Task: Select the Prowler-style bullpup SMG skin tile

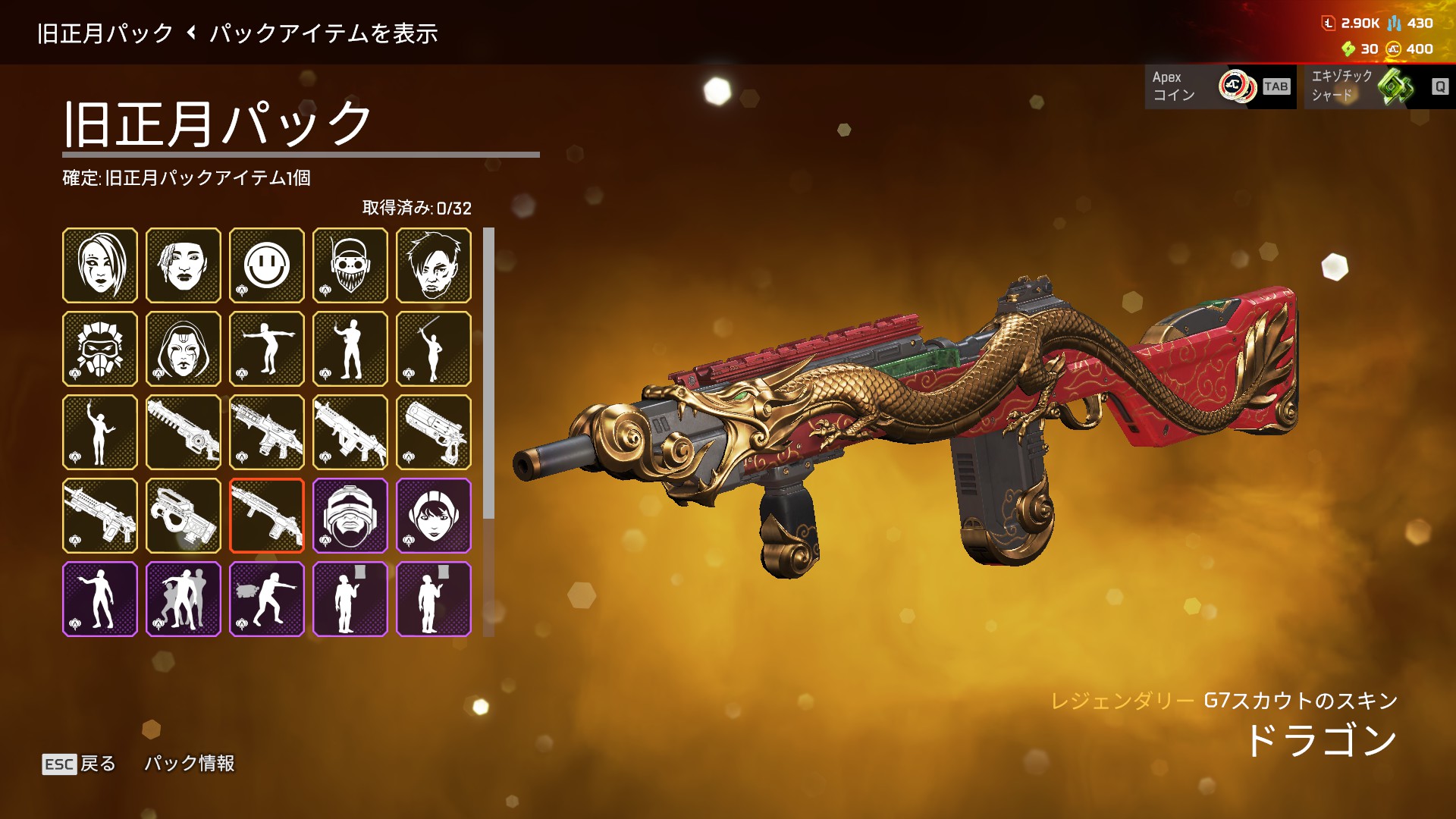Action: pyautogui.click(x=184, y=516)
